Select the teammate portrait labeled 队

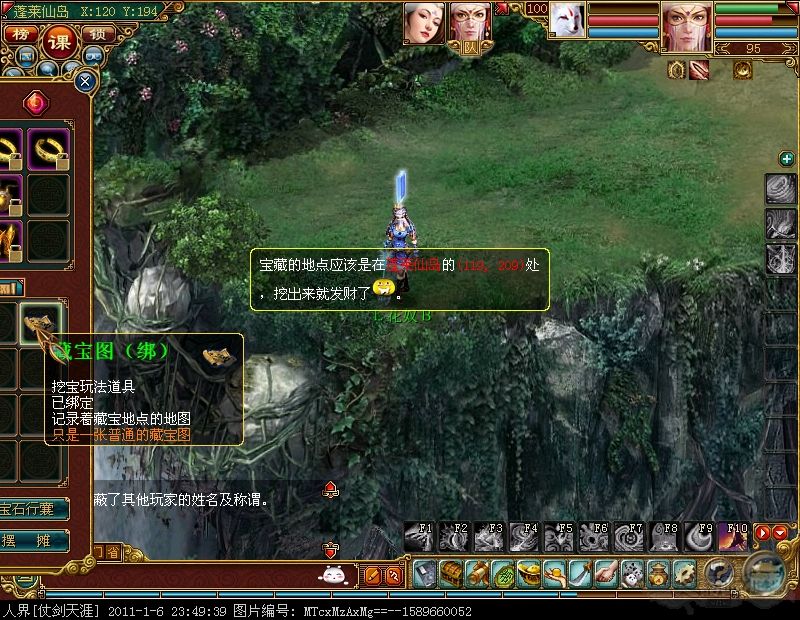(x=471, y=24)
